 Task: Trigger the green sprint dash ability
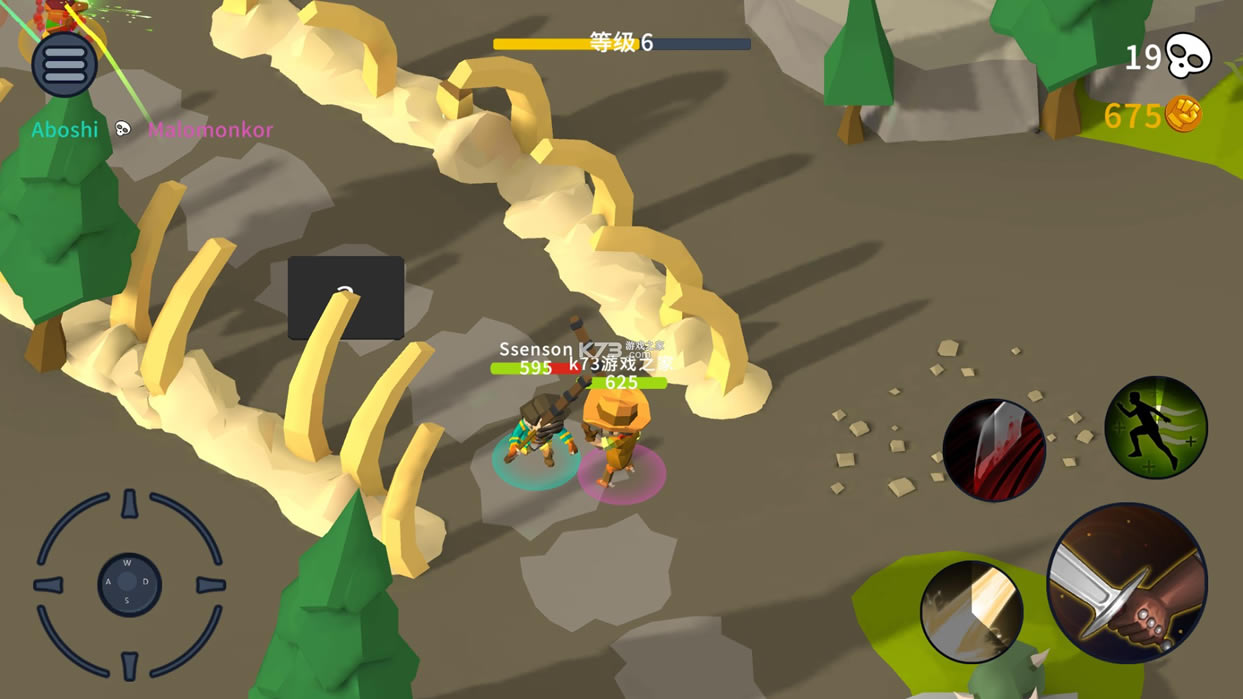(1156, 428)
